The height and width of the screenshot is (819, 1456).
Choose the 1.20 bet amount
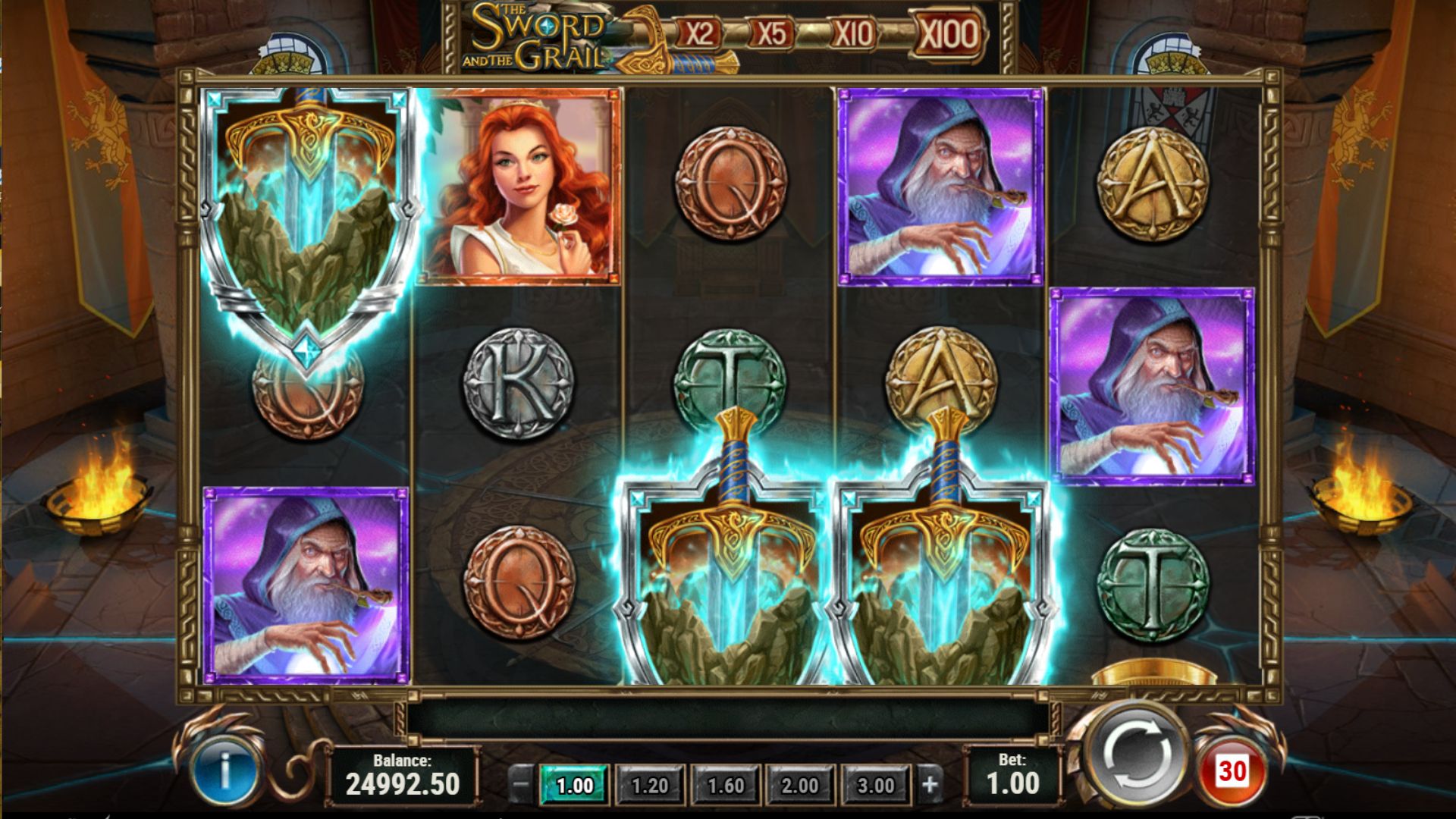[650, 785]
